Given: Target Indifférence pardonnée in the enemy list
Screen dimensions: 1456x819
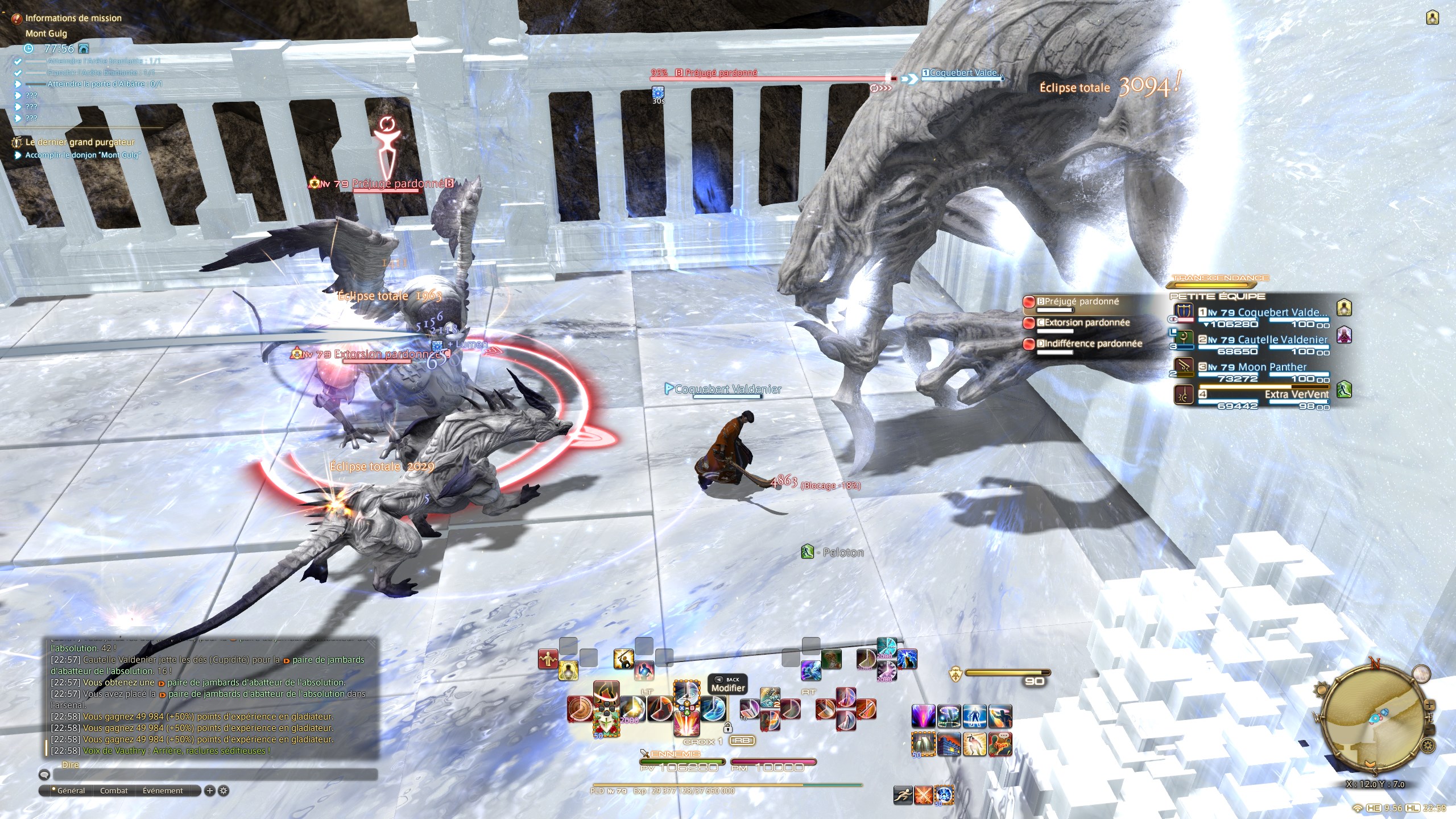Looking at the screenshot, I should coord(1092,344).
